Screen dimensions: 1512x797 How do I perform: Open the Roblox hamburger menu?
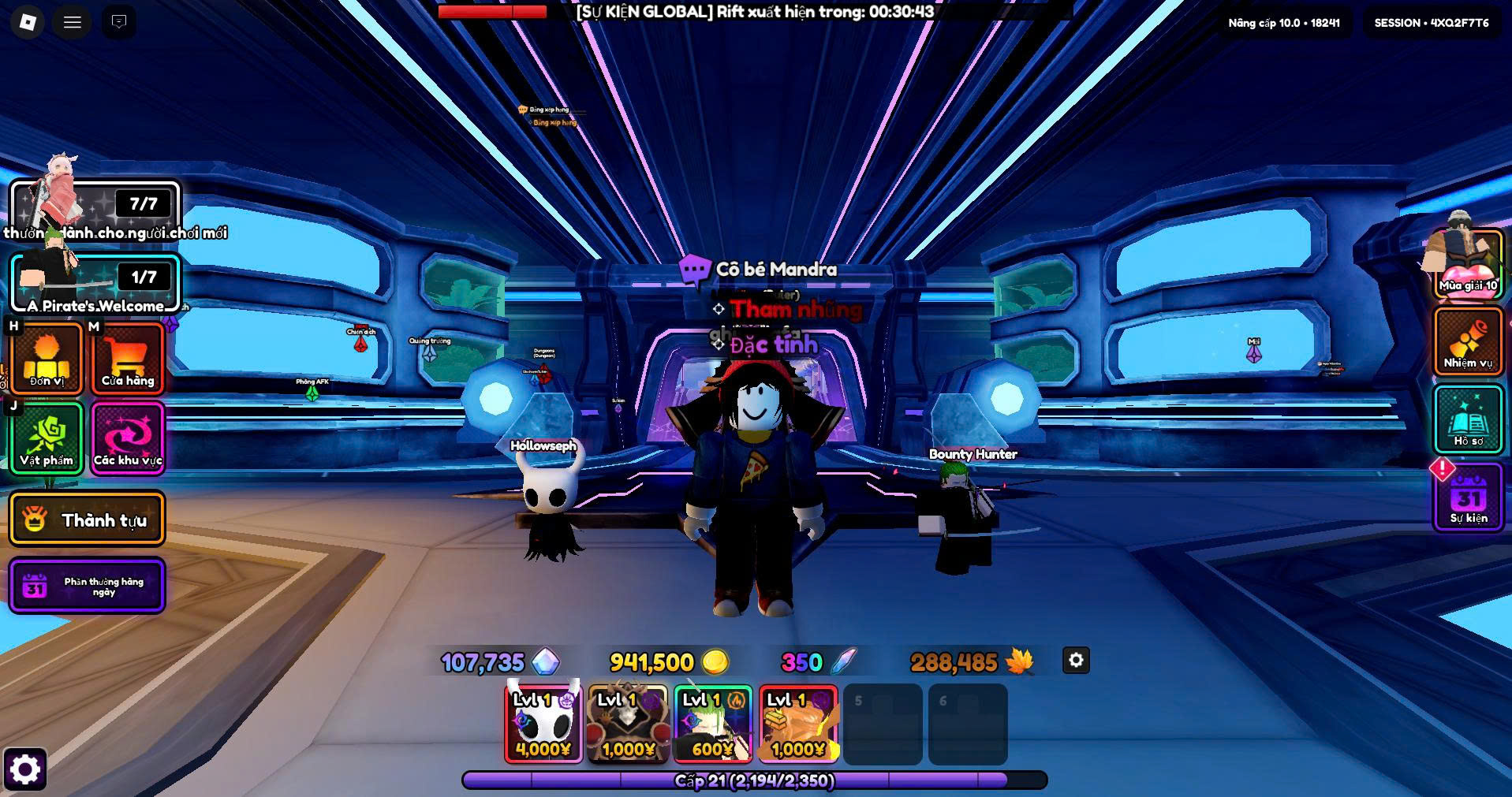pyautogui.click(x=73, y=22)
